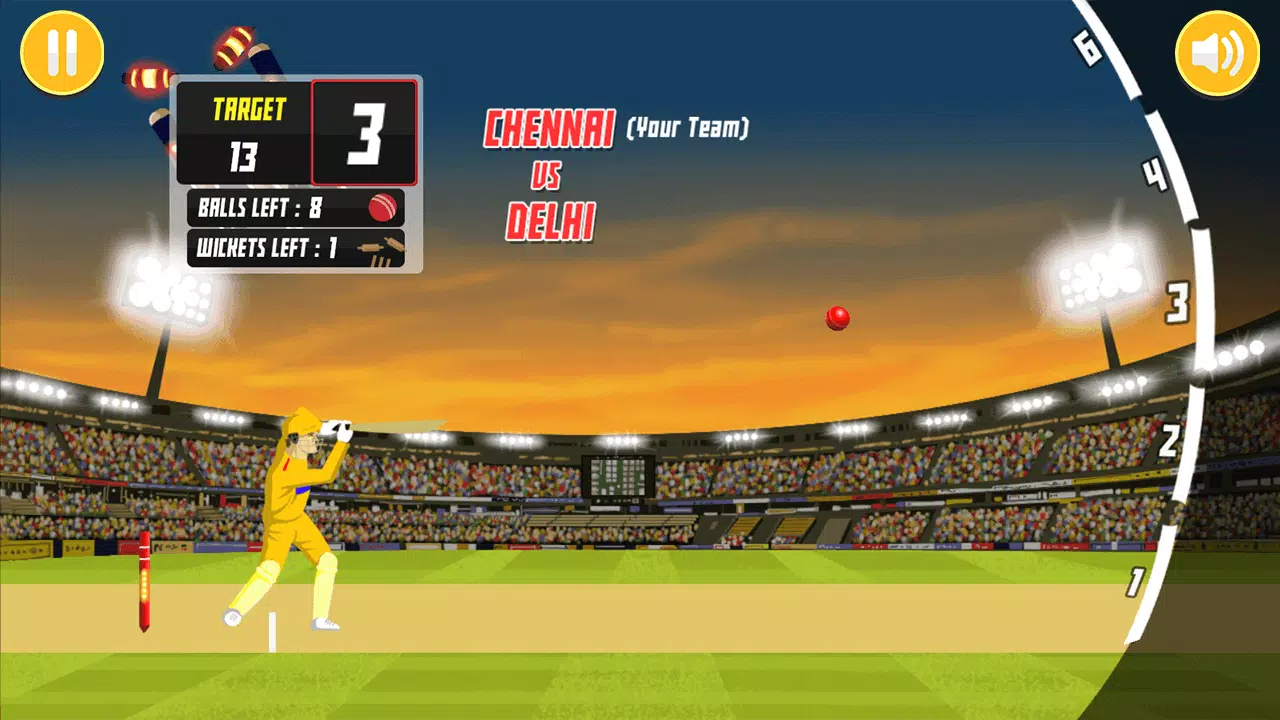Click the left stadium floodlight
The width and height of the screenshot is (1280, 720).
coord(170,290)
